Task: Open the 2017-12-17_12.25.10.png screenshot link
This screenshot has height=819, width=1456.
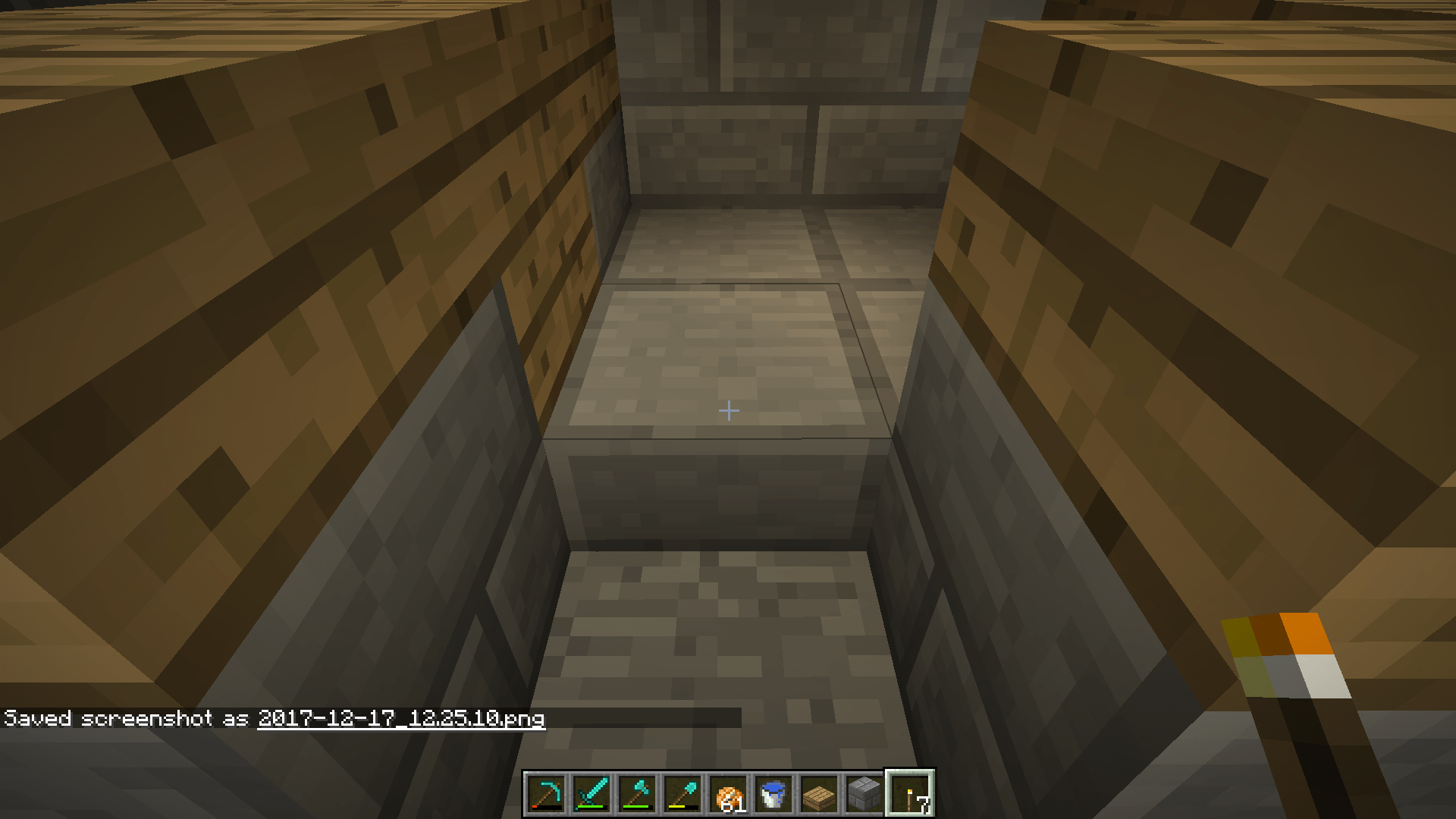Action: 402,719
